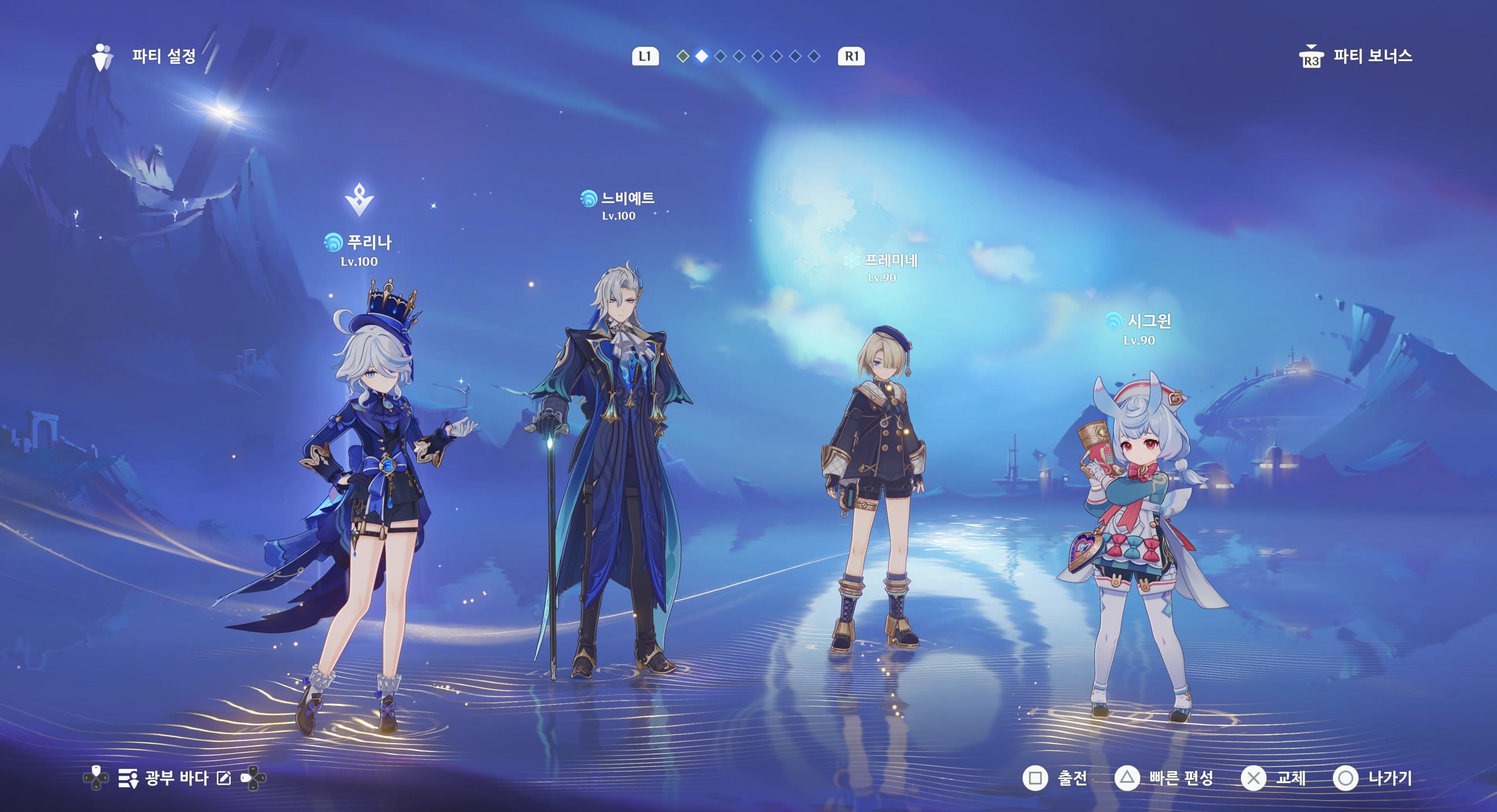The height and width of the screenshot is (812, 1497).
Task: Edit the 광부 바다 party name with the pencil icon
Action: point(224,778)
